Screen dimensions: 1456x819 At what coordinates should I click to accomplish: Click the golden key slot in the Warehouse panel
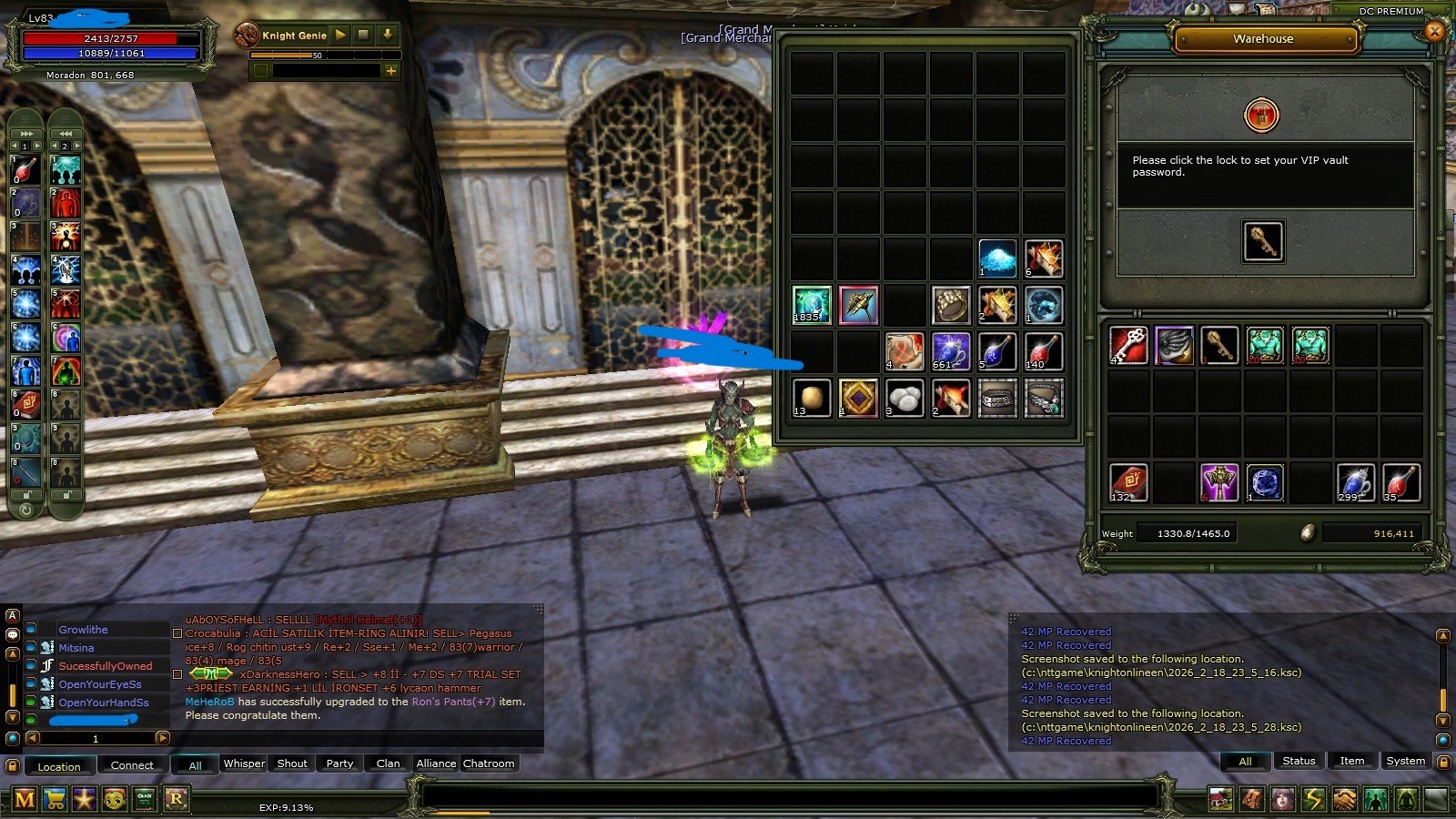click(1263, 243)
